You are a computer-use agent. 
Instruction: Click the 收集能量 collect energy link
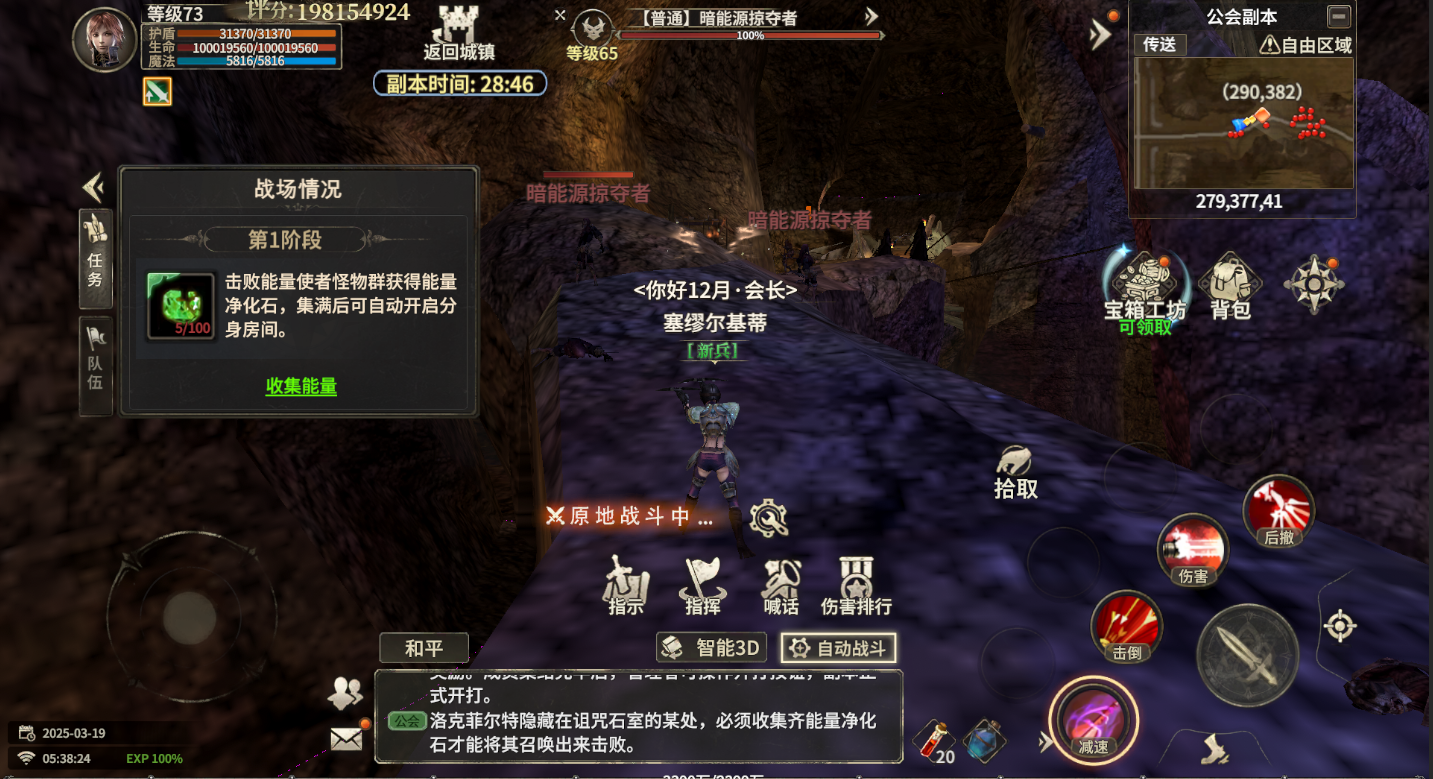coord(299,387)
